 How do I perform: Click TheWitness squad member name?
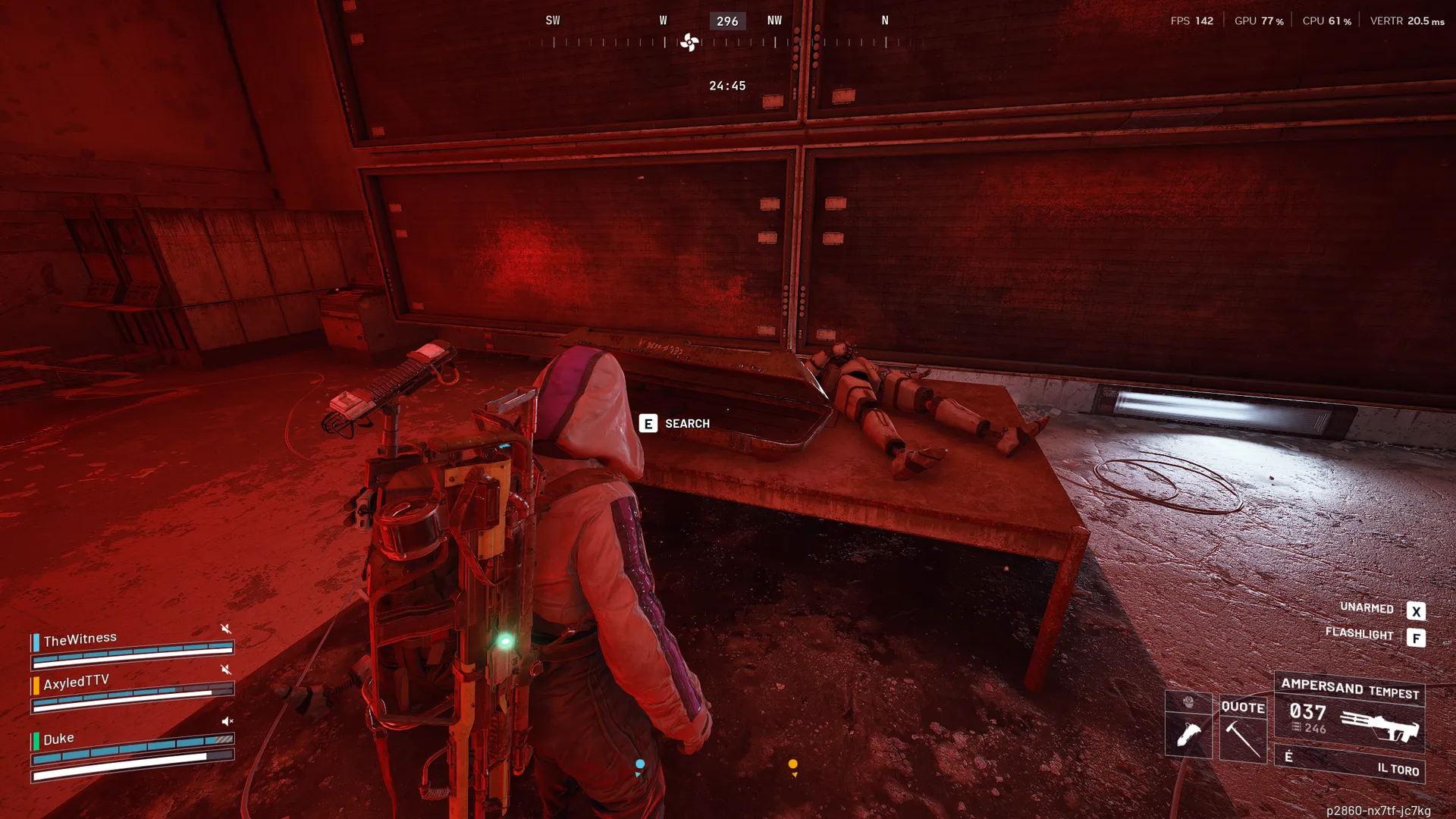tap(80, 639)
